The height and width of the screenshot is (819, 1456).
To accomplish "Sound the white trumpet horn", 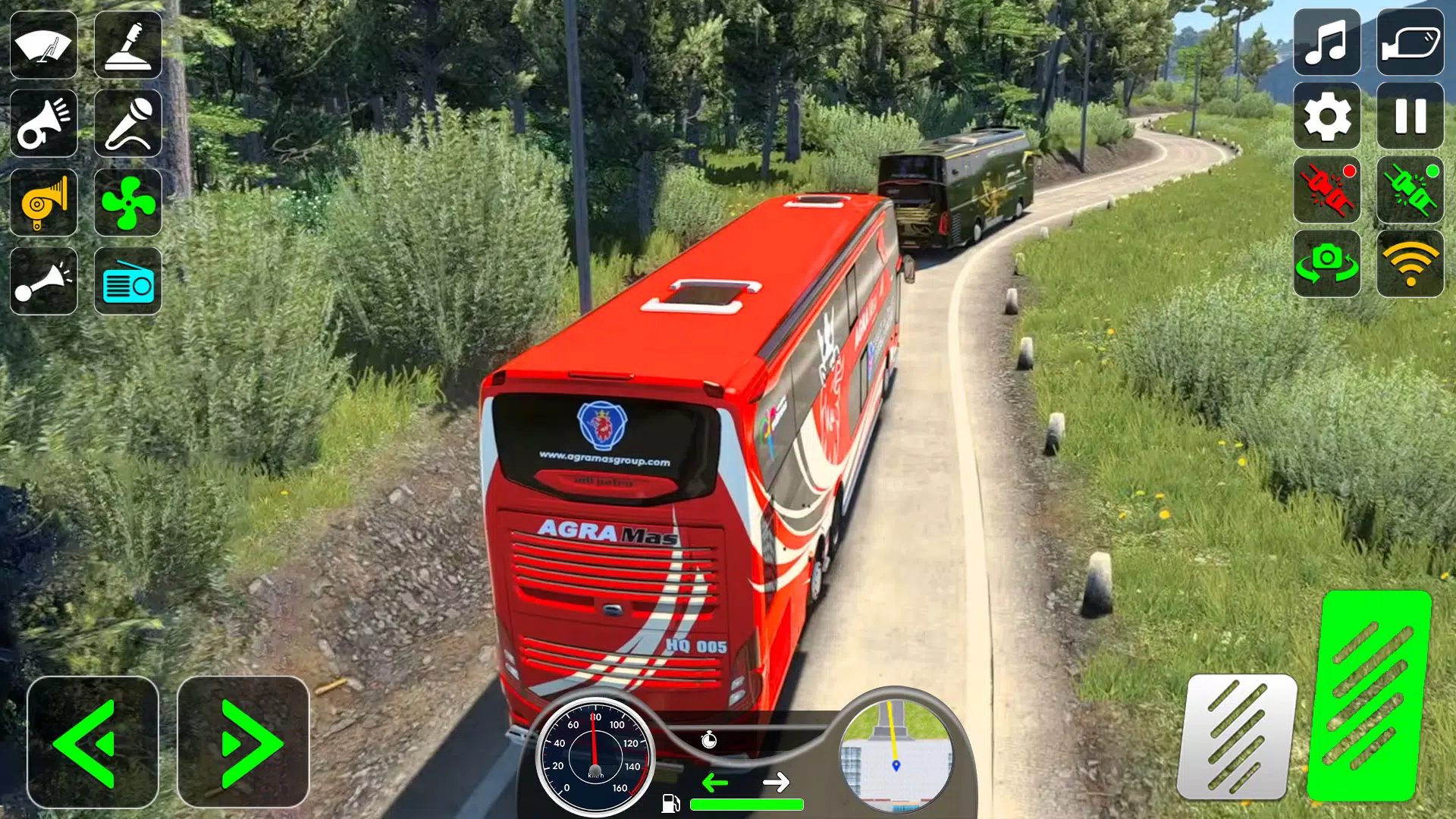I will click(44, 124).
